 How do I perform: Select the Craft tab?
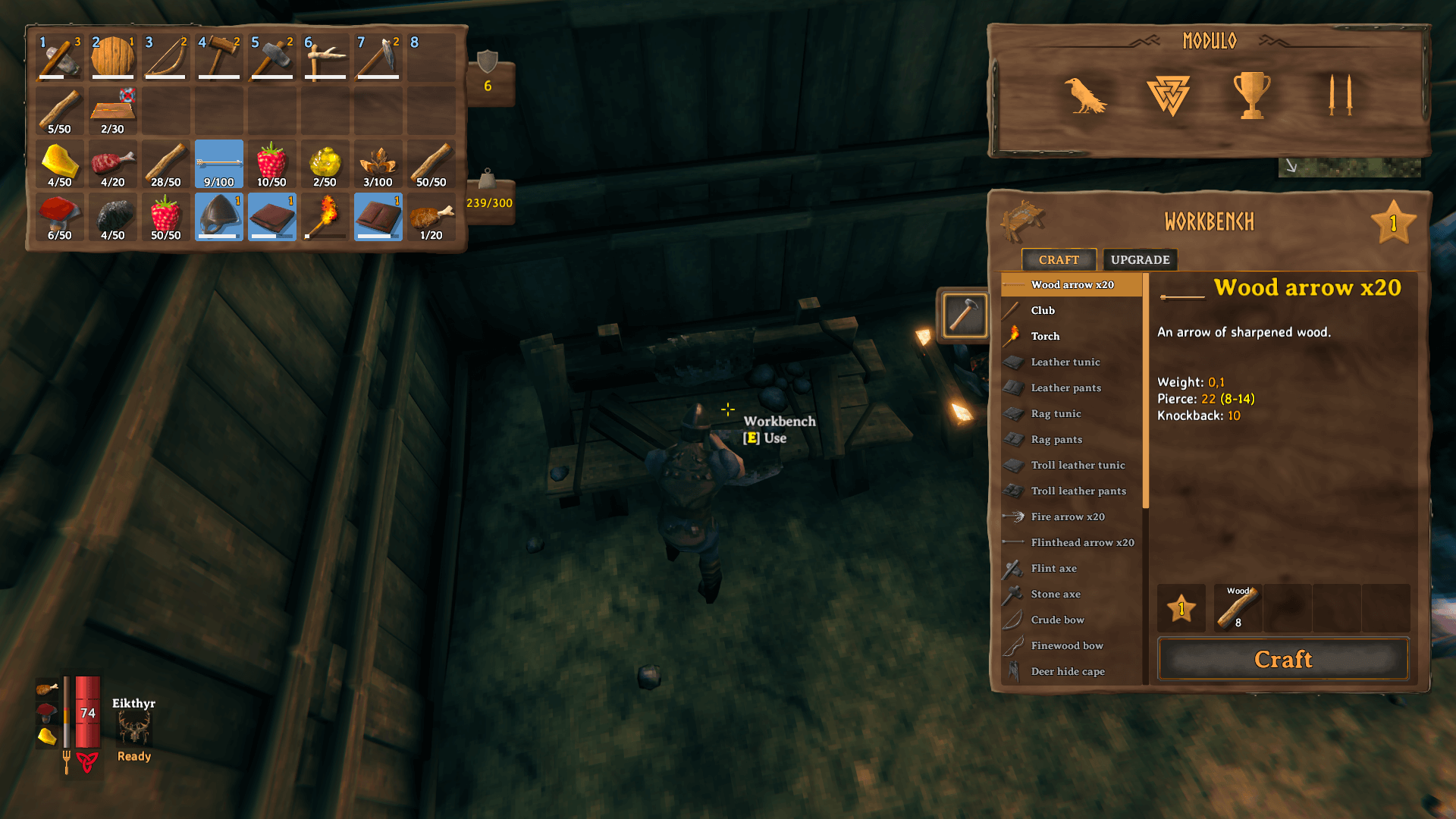pos(1059,259)
